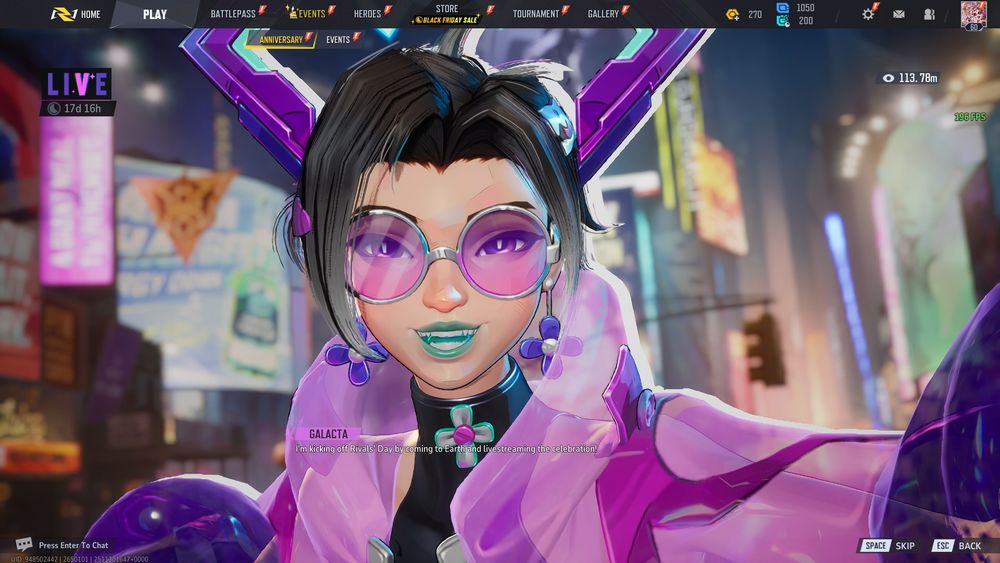
Task: Open the Tournament section
Action: (x=536, y=14)
